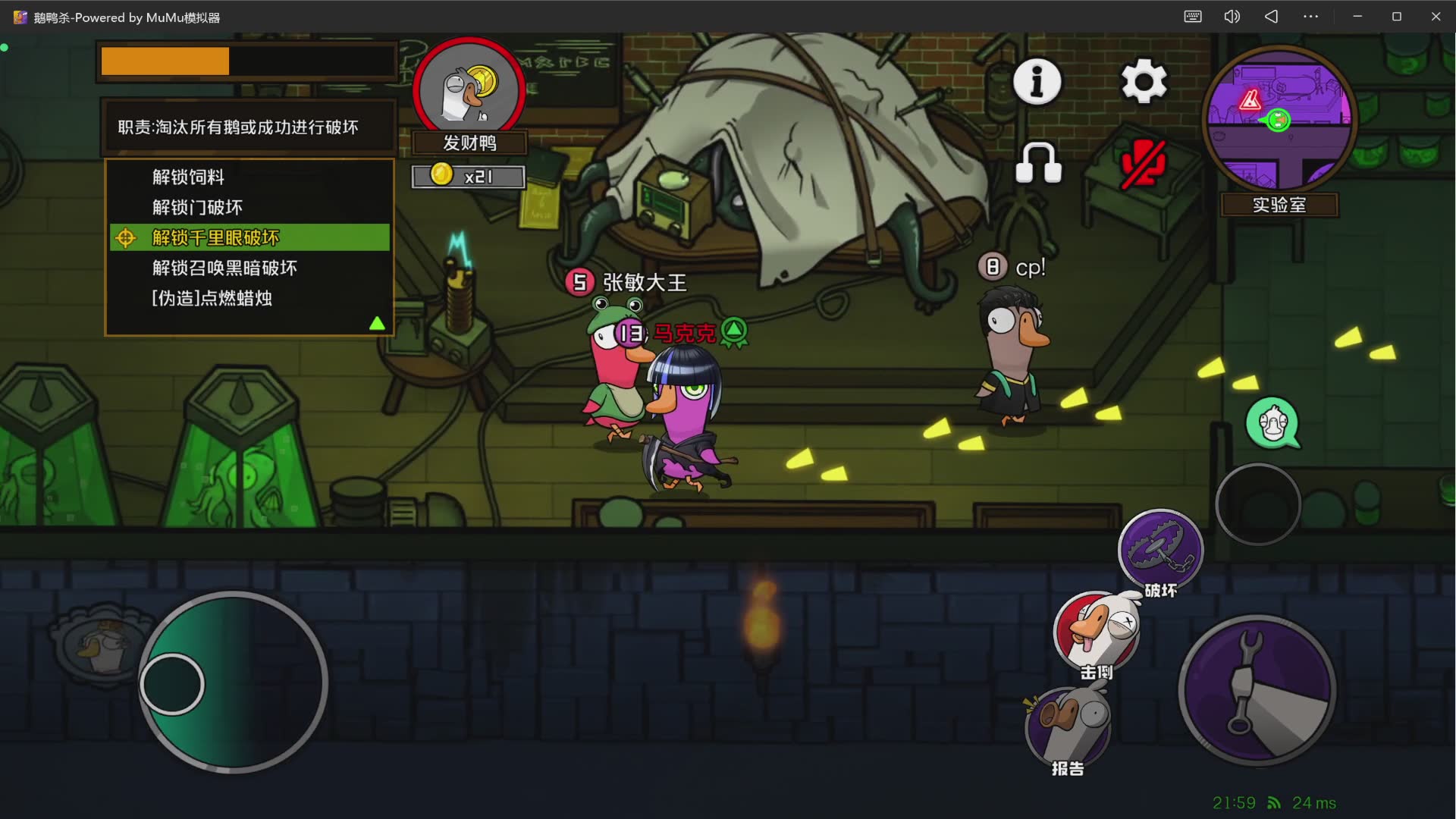
Task: Tap the wrench use-action button
Action: pos(1257,690)
